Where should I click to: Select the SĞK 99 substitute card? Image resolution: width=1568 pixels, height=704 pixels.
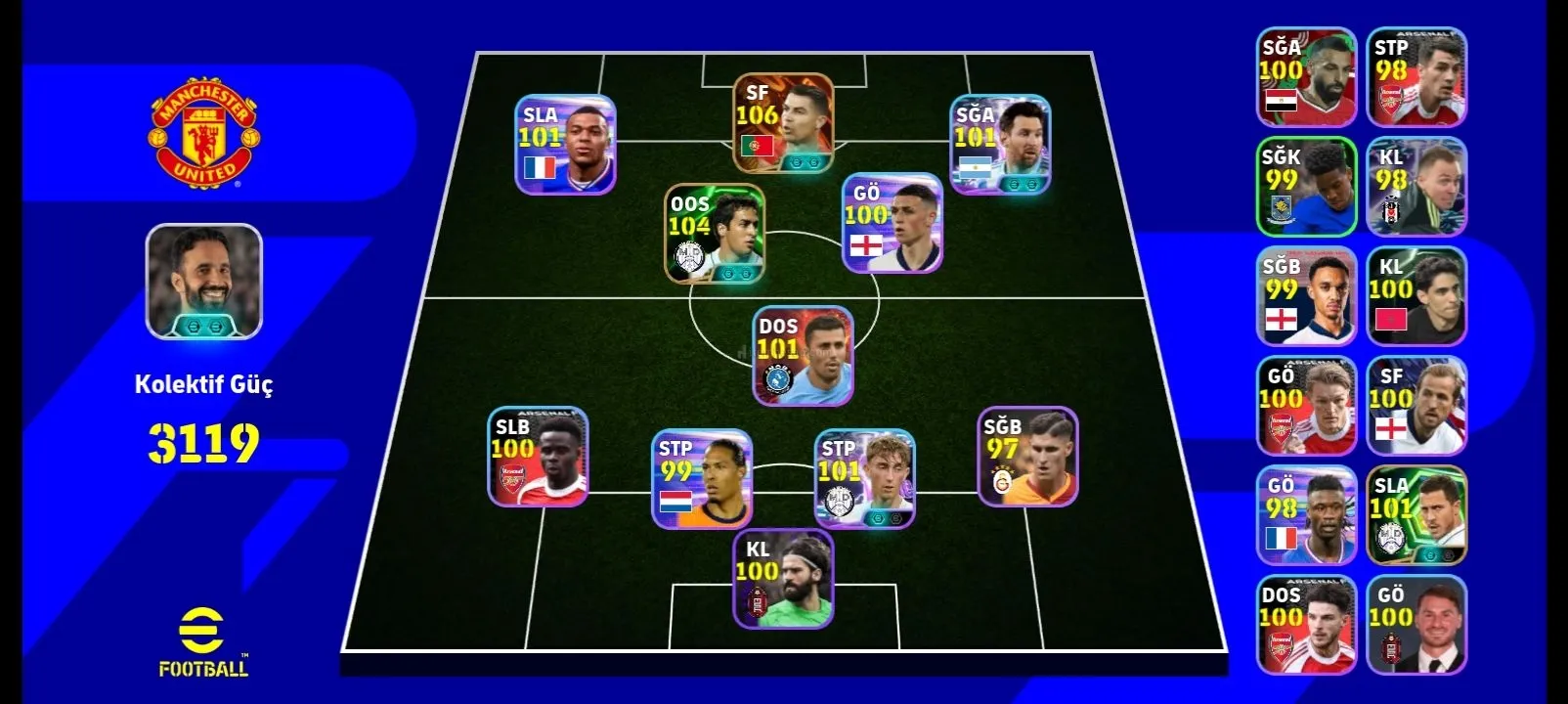point(1306,187)
